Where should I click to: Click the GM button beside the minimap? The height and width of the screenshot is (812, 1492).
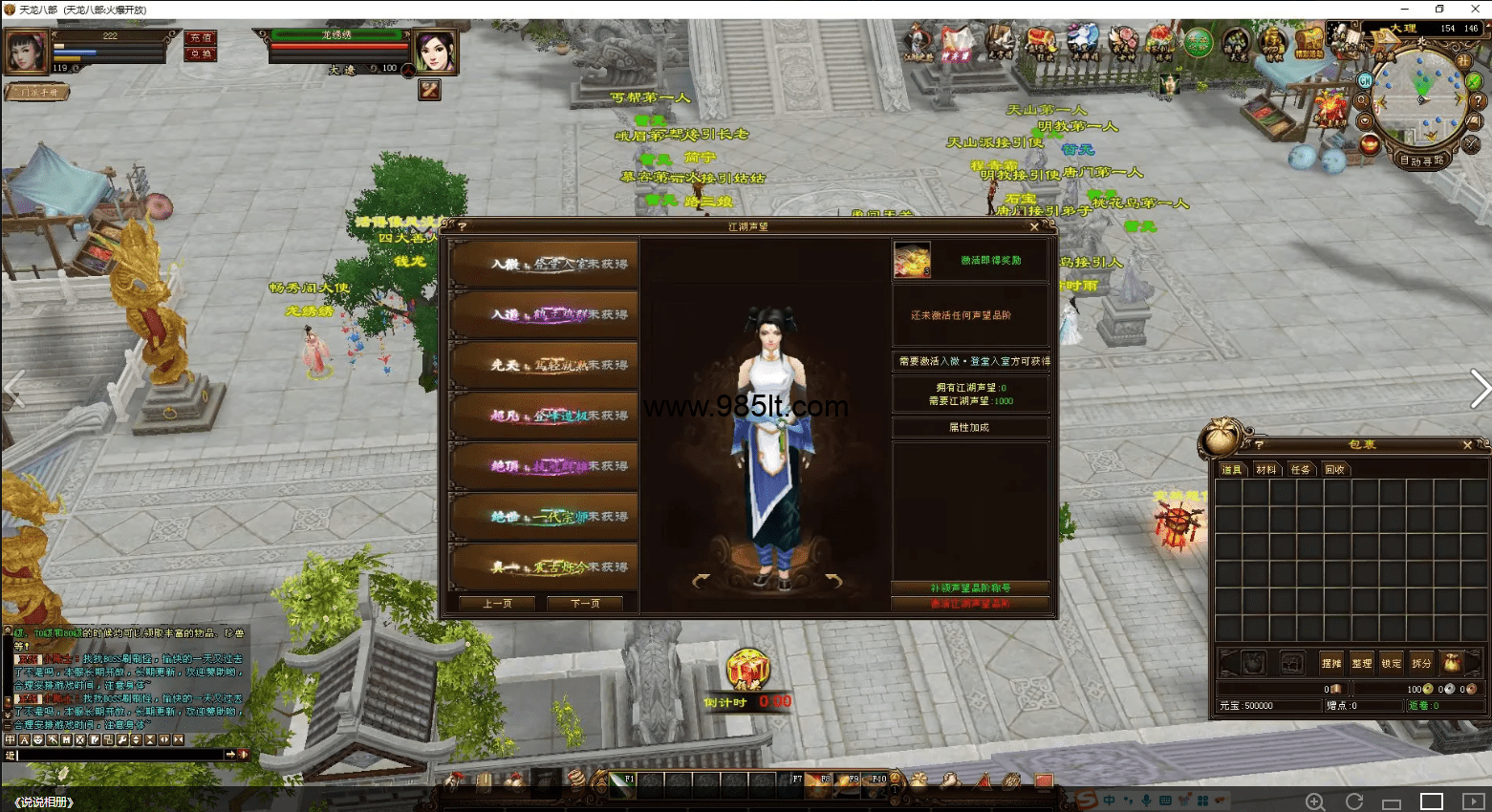(x=1365, y=81)
